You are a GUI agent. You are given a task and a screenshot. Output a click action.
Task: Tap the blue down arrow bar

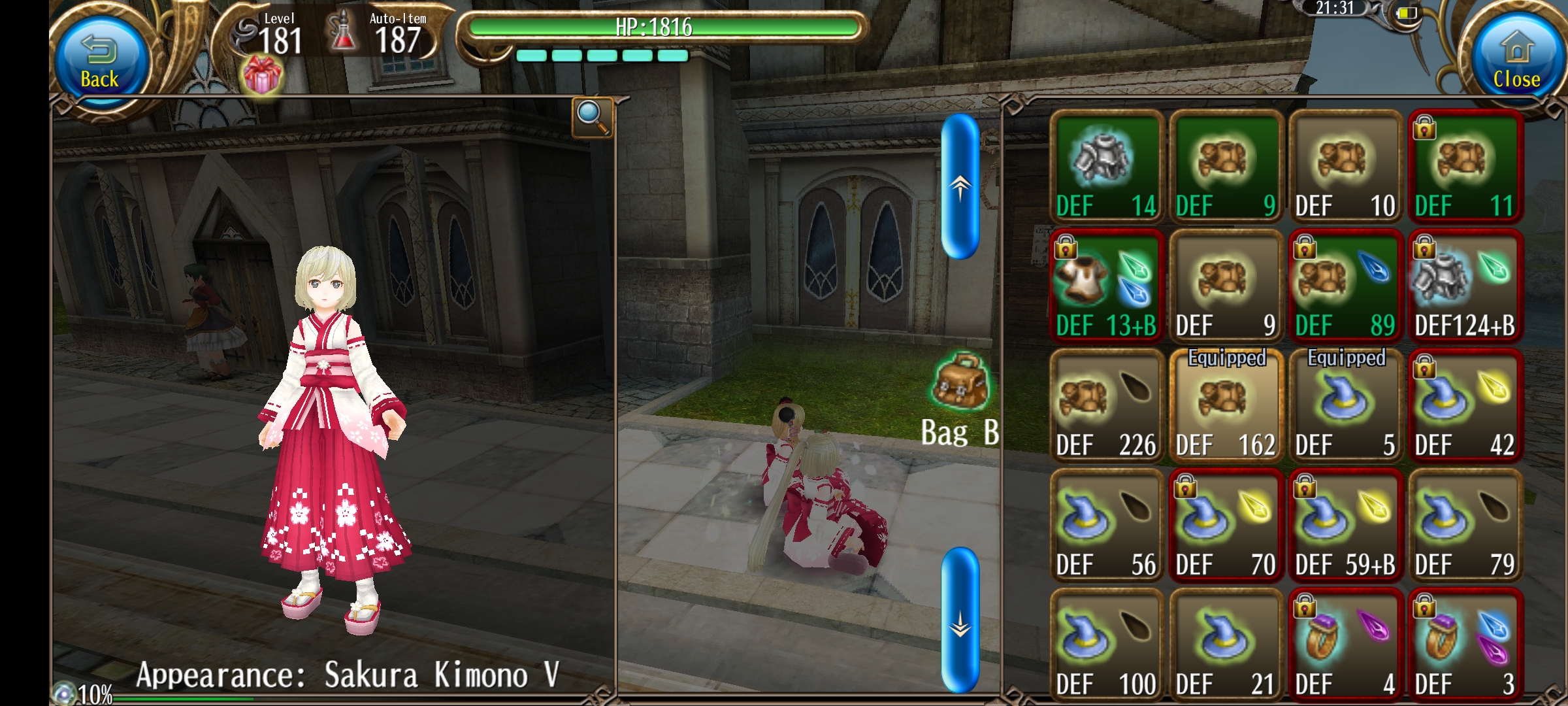(960, 620)
